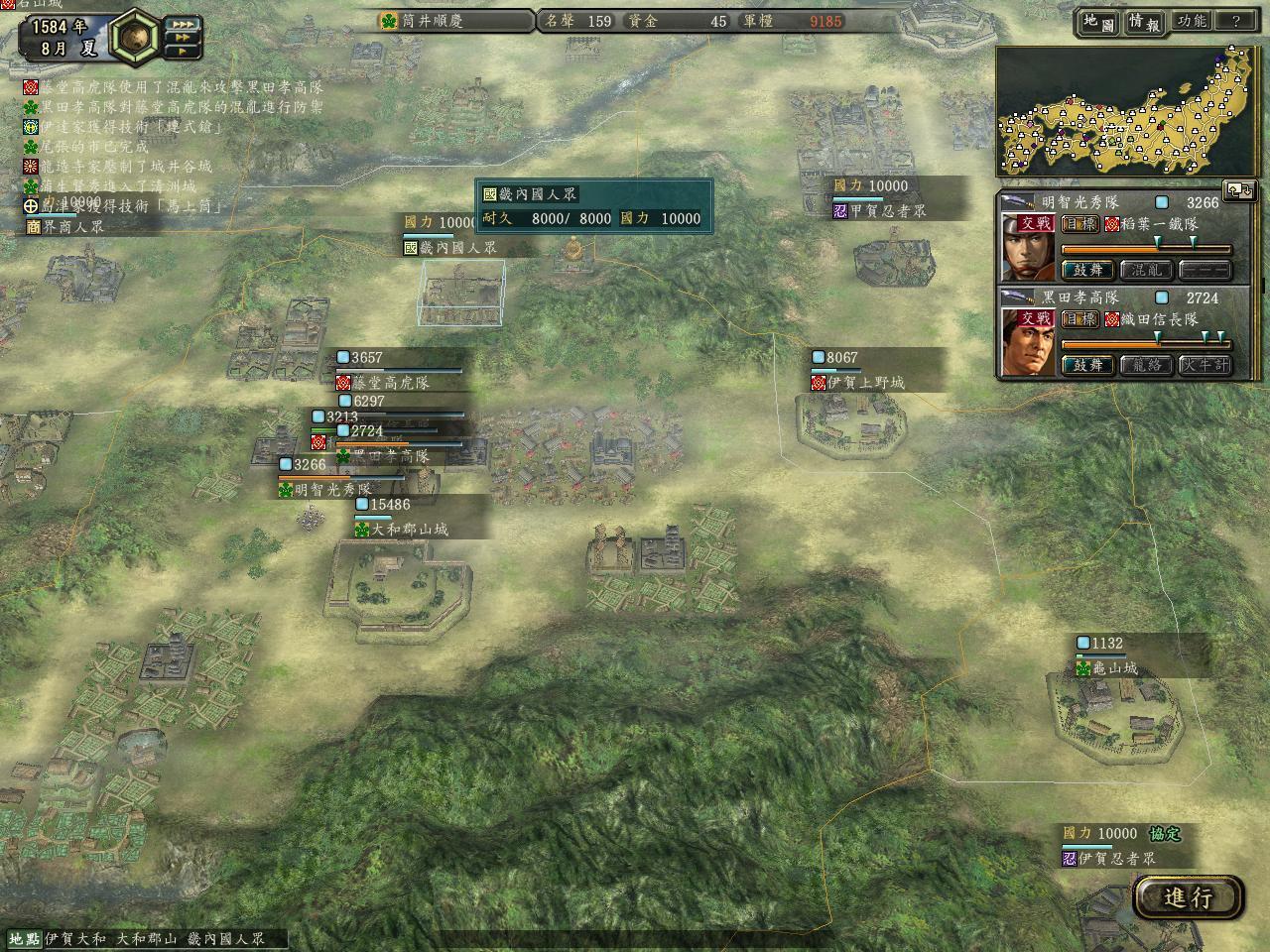Select 明智光秀 general portrait
The image size is (1270, 952).
pos(1027,247)
